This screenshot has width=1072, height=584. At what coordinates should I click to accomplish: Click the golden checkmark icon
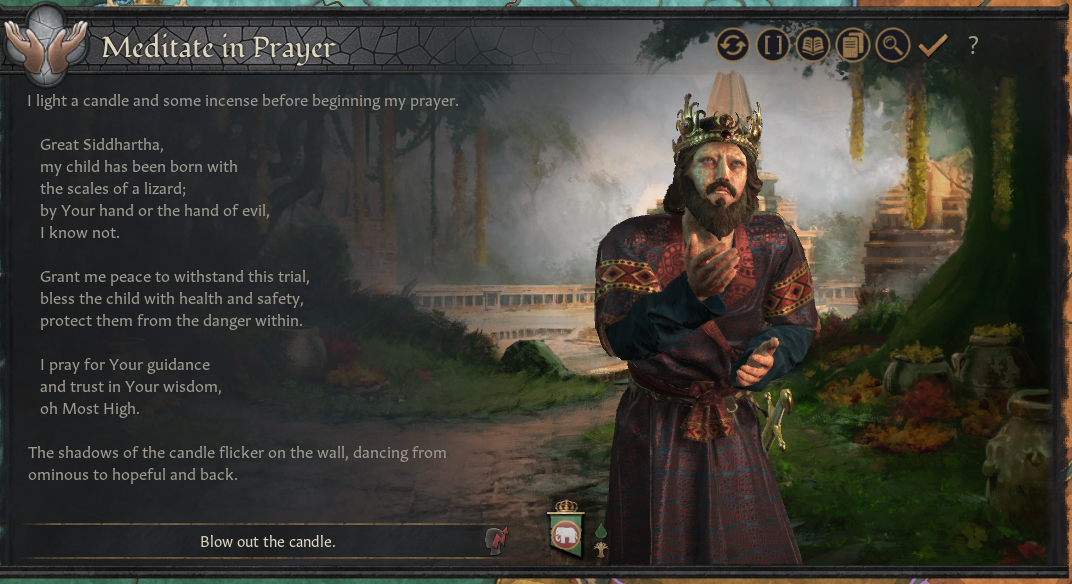[933, 45]
